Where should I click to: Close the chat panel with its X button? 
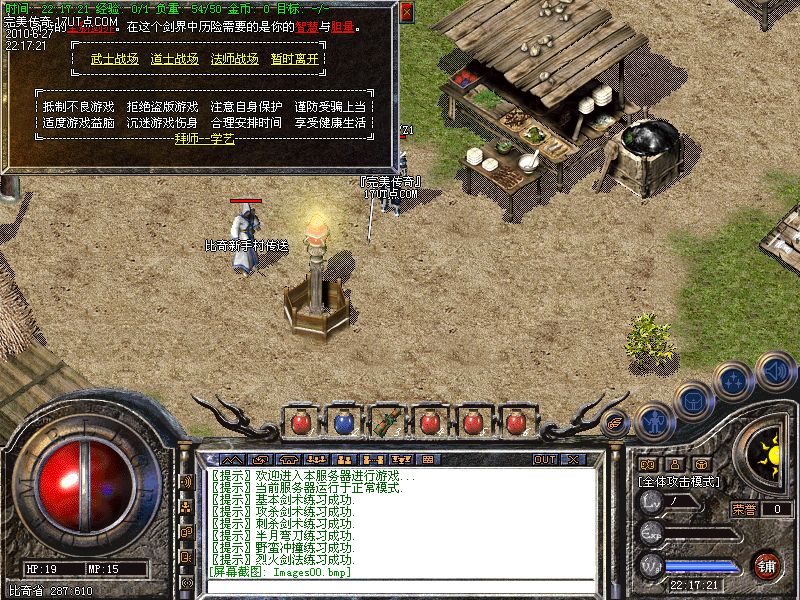pos(573,460)
